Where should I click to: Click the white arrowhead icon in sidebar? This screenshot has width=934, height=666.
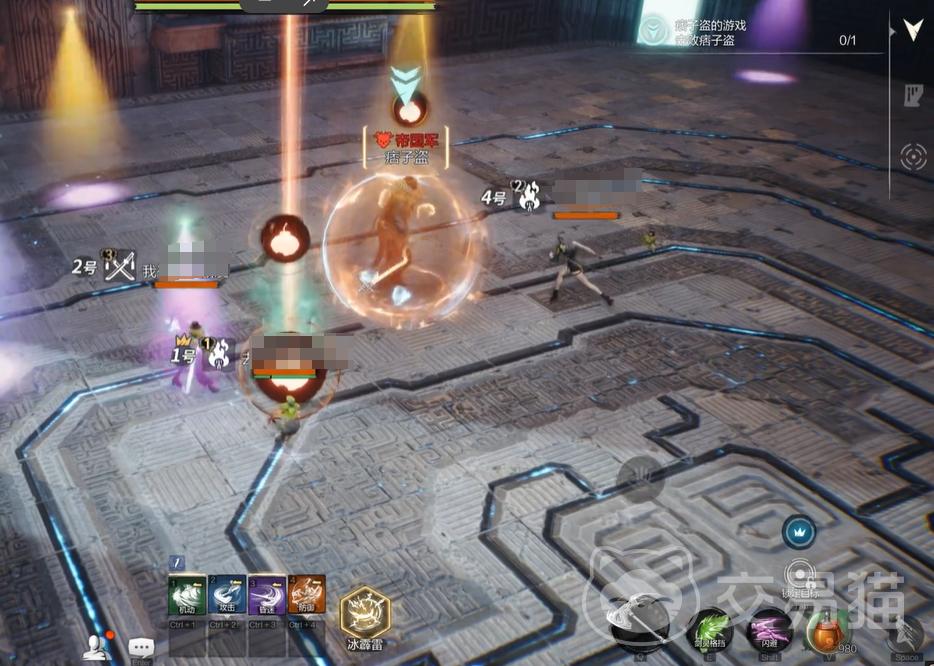(x=913, y=30)
